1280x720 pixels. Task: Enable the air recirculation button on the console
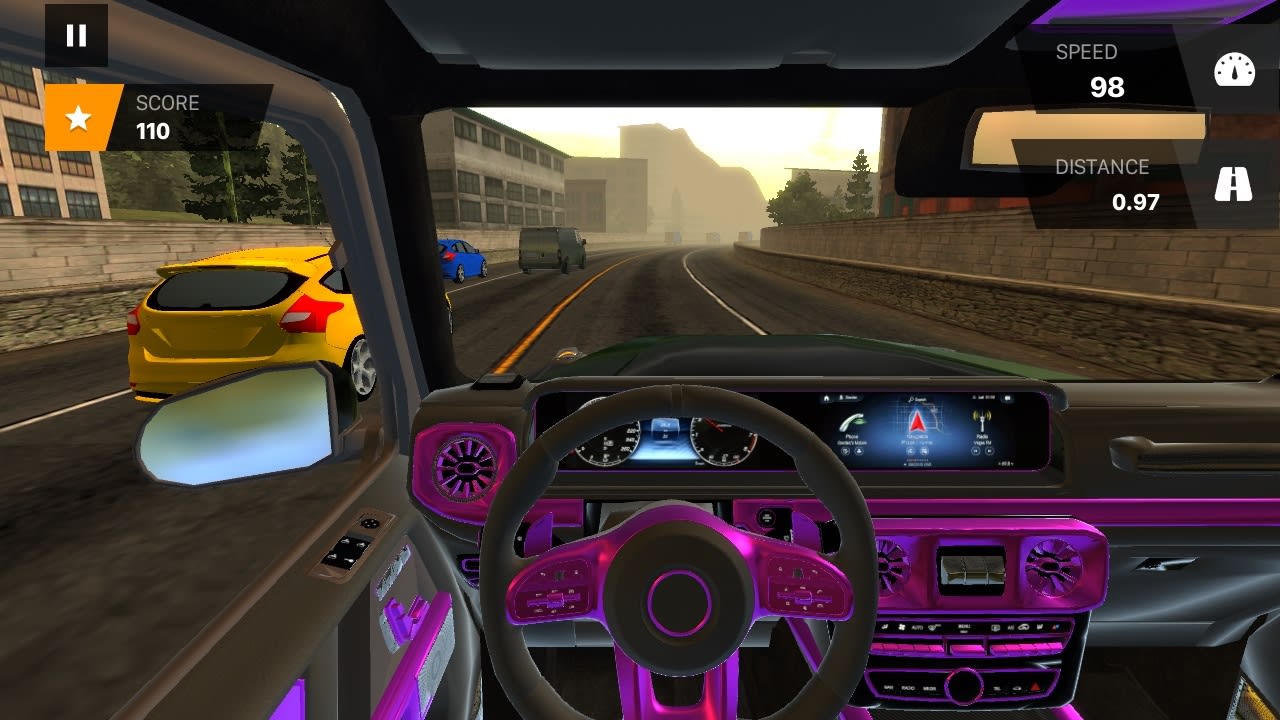click(x=1023, y=626)
